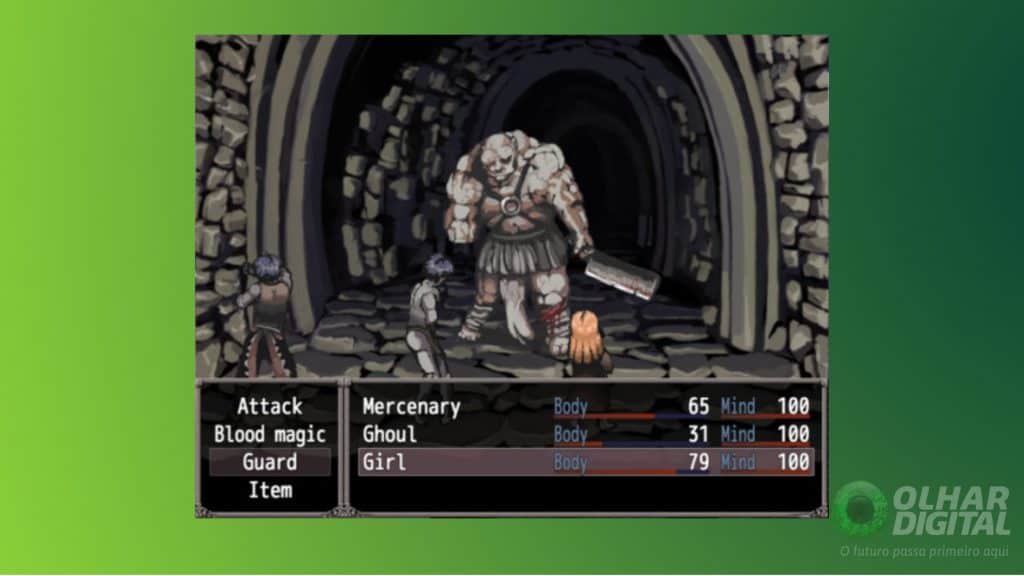1024x576 pixels.
Task: Select Blood magic from the battle menu
Action: pyautogui.click(x=269, y=435)
